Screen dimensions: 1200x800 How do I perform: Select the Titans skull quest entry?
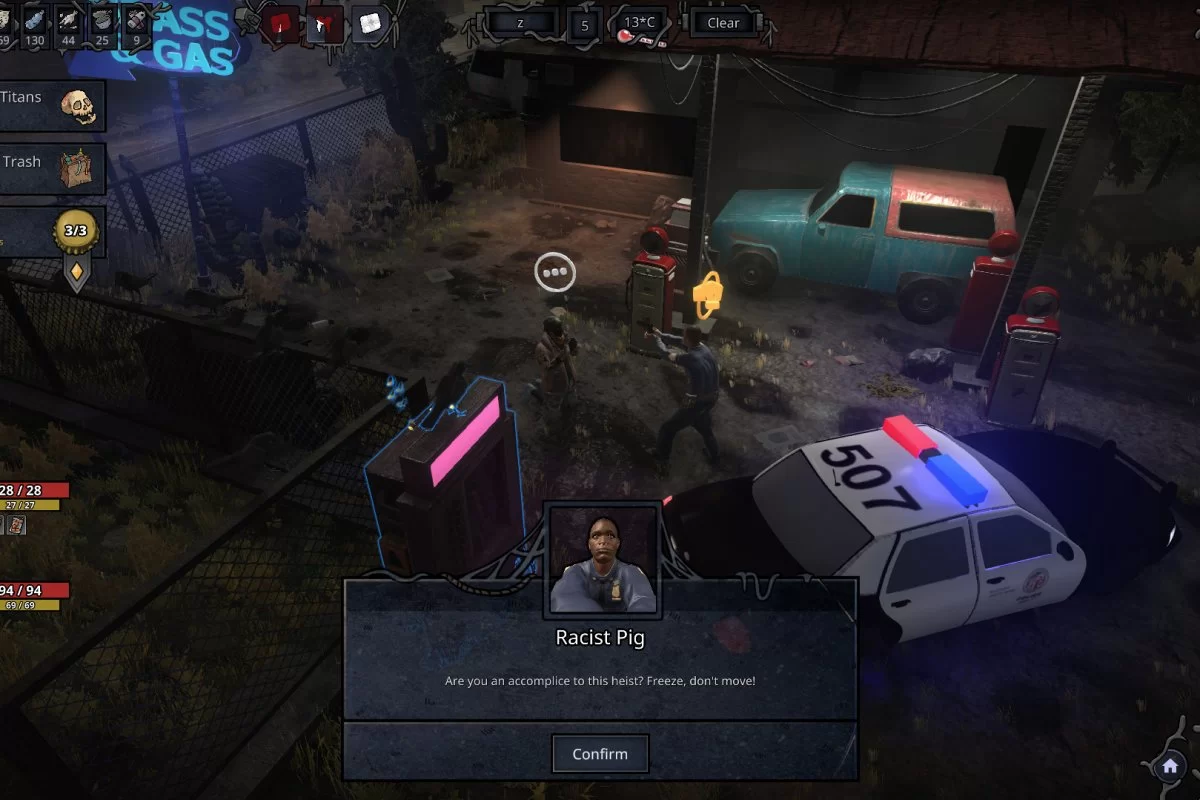50,105
